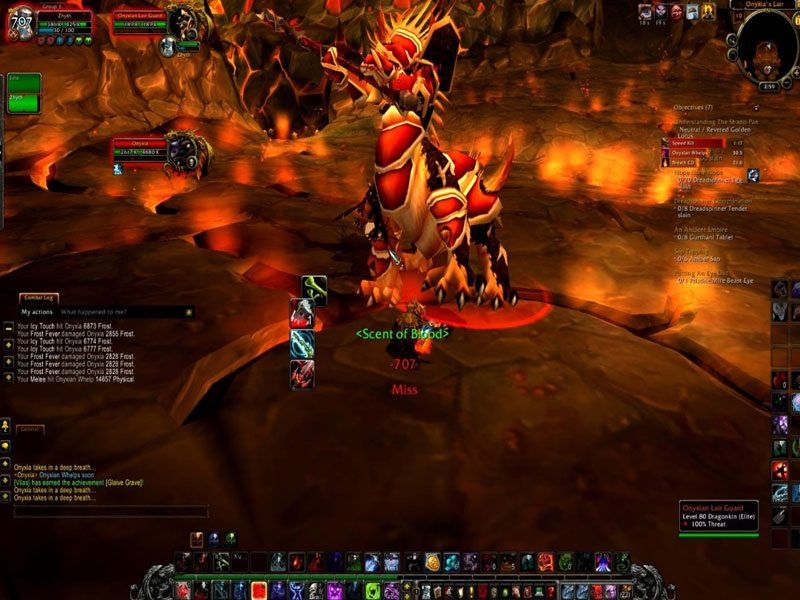Choose the My actions combat log filter

pyautogui.click(x=39, y=312)
